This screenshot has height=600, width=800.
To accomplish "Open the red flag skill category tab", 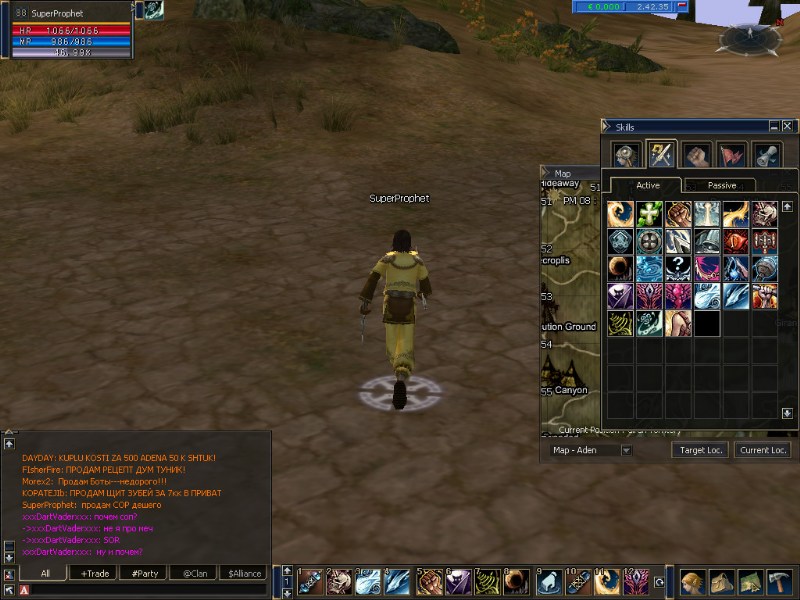I will click(732, 155).
